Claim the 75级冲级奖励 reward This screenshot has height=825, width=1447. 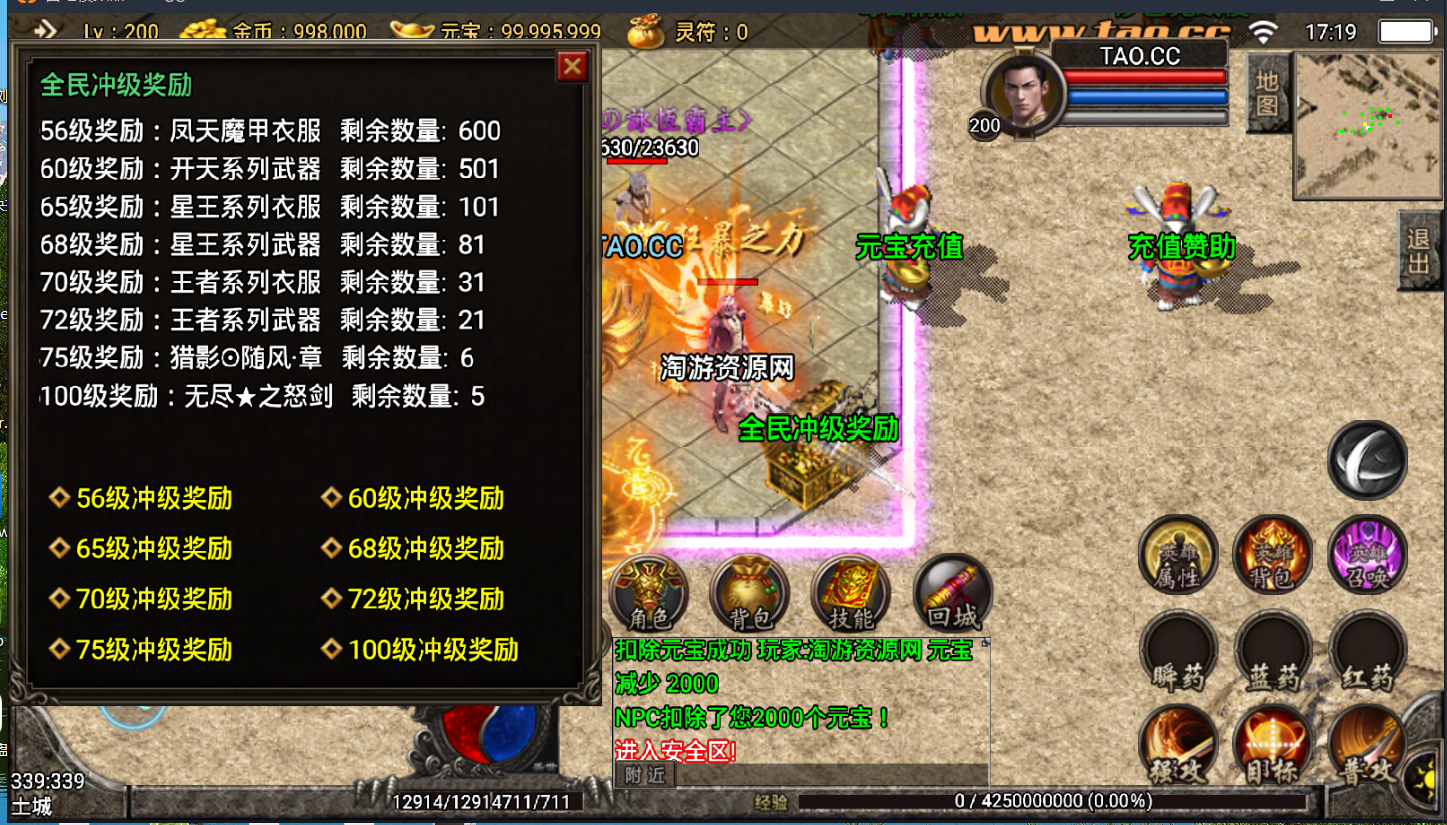(x=154, y=650)
